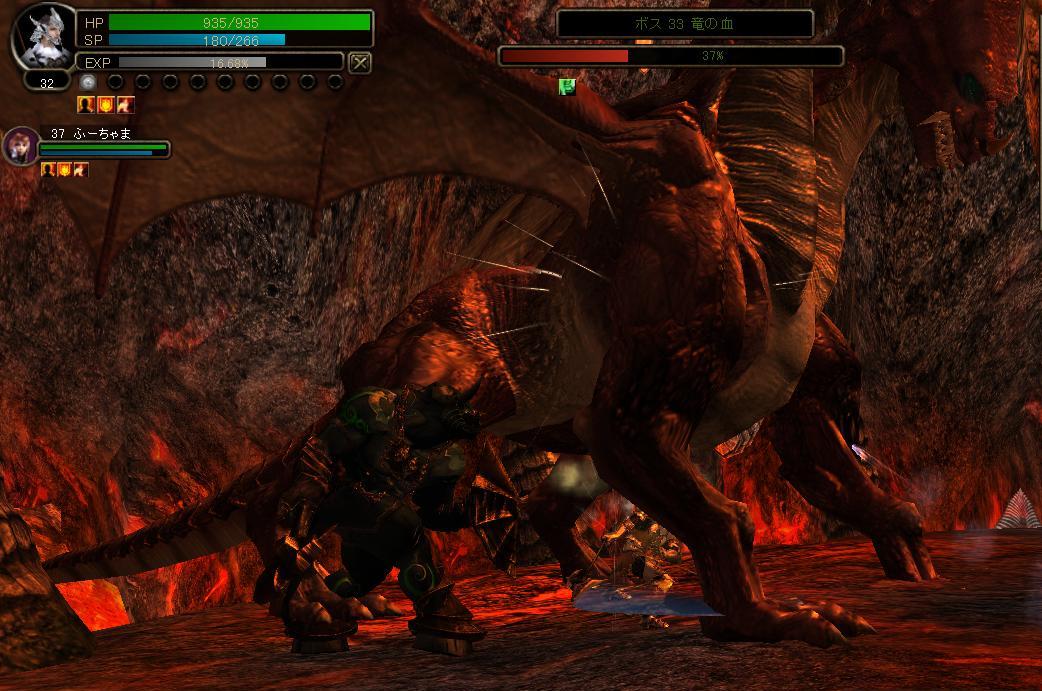This screenshot has width=1042, height=691.
Task: Inspect your own running figure buff icon
Action: tap(125, 105)
